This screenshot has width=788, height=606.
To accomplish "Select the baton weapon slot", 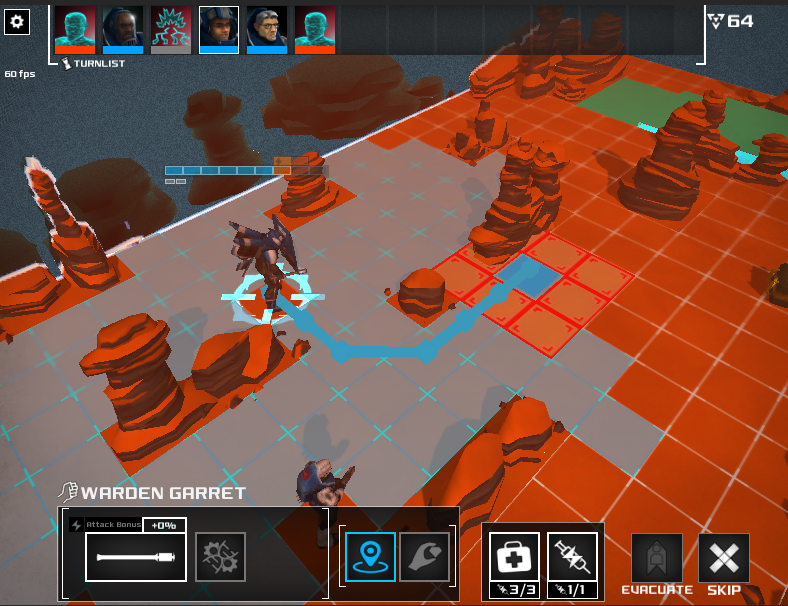I will pos(136,556).
